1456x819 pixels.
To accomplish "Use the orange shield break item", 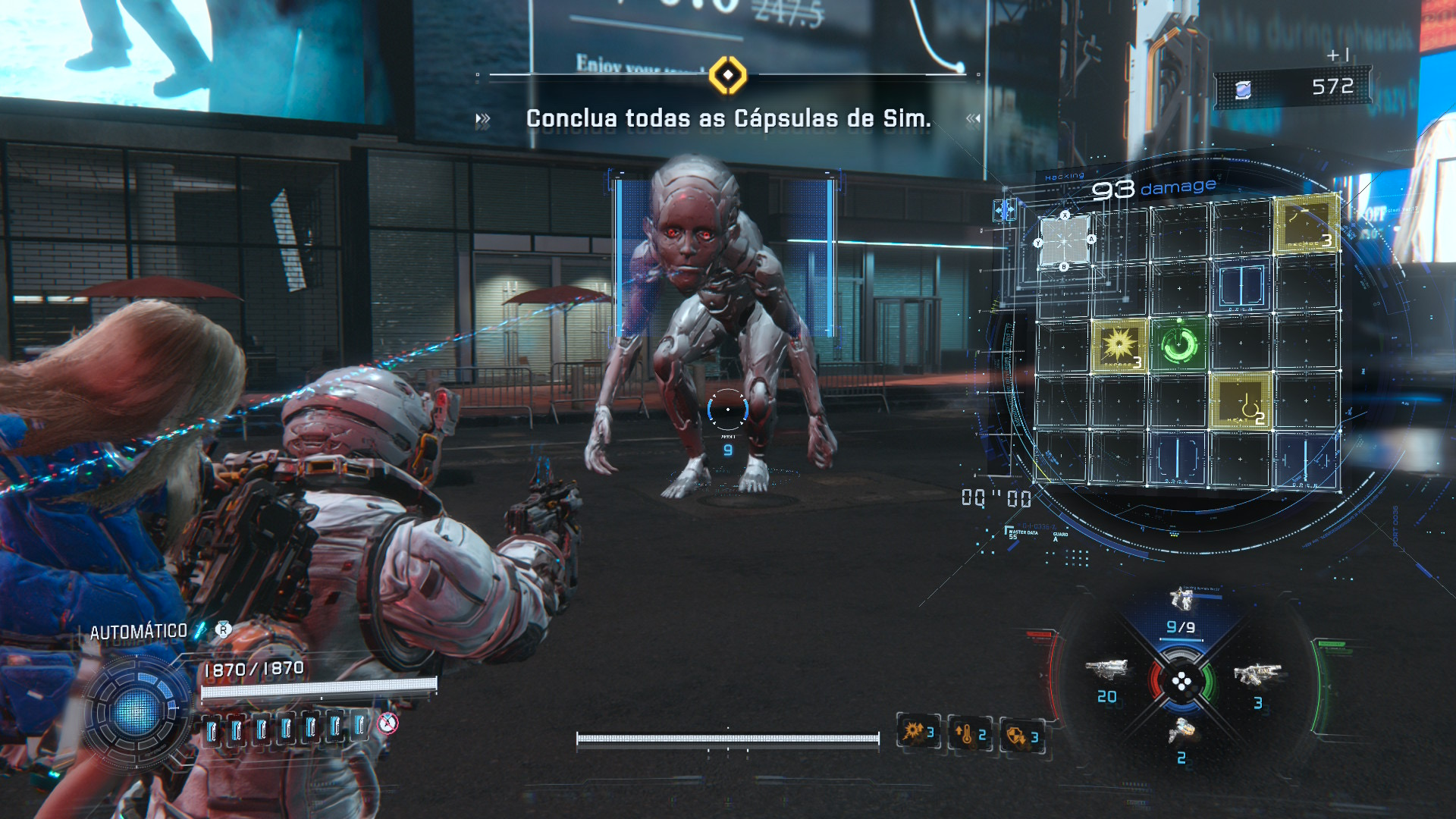I will pos(1021,736).
